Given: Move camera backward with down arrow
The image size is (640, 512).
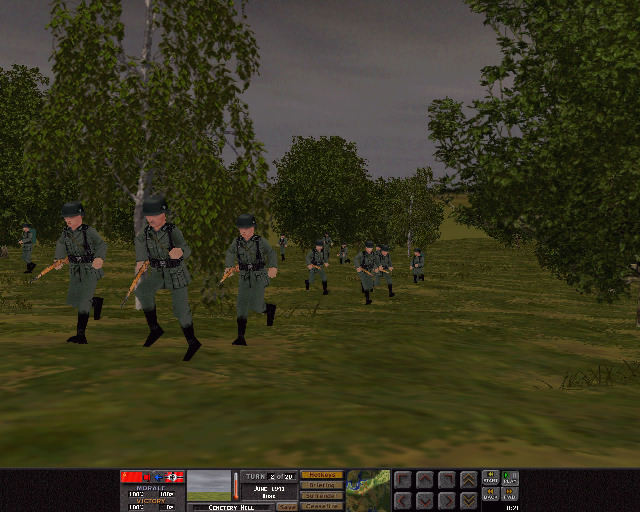Looking at the screenshot, I should (424, 499).
